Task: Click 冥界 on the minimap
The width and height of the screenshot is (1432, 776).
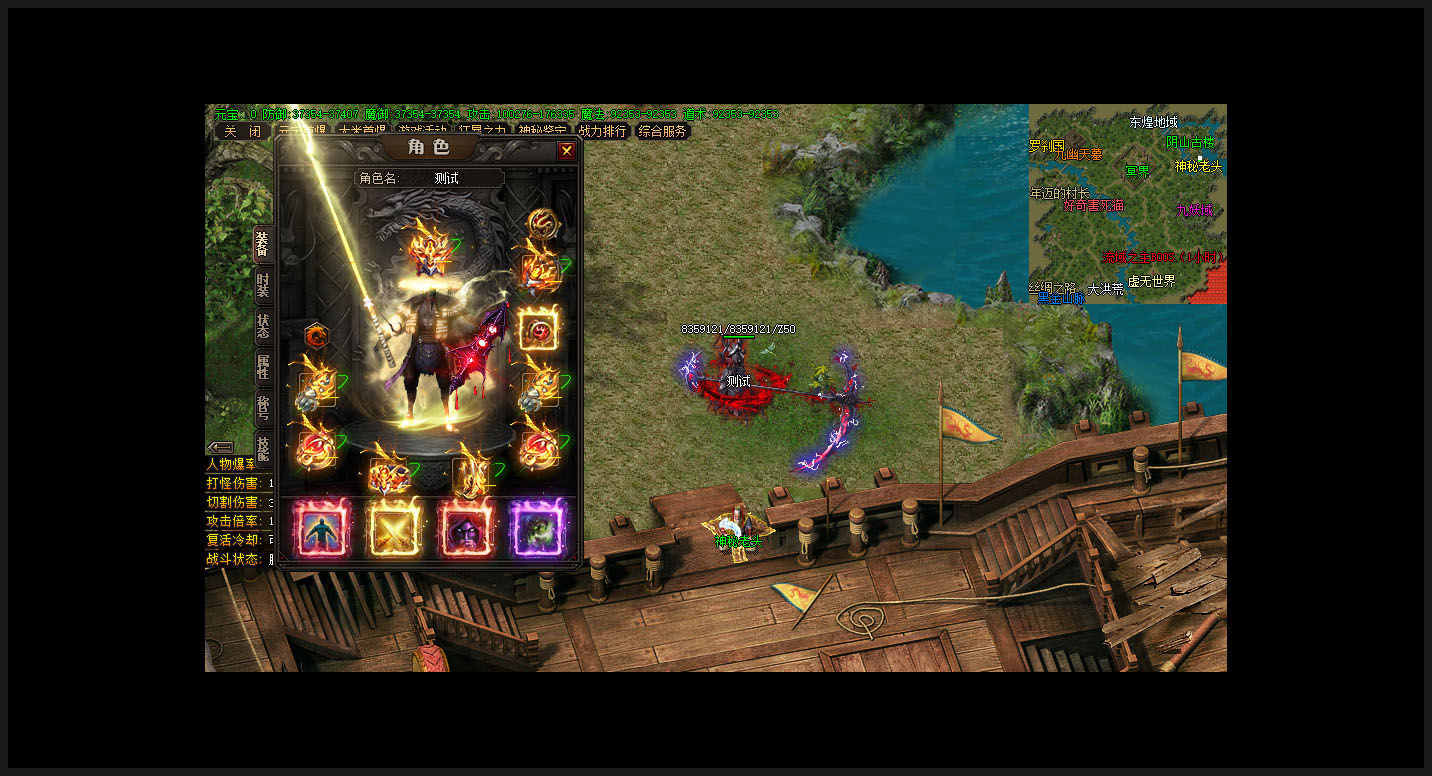Action: point(1137,171)
